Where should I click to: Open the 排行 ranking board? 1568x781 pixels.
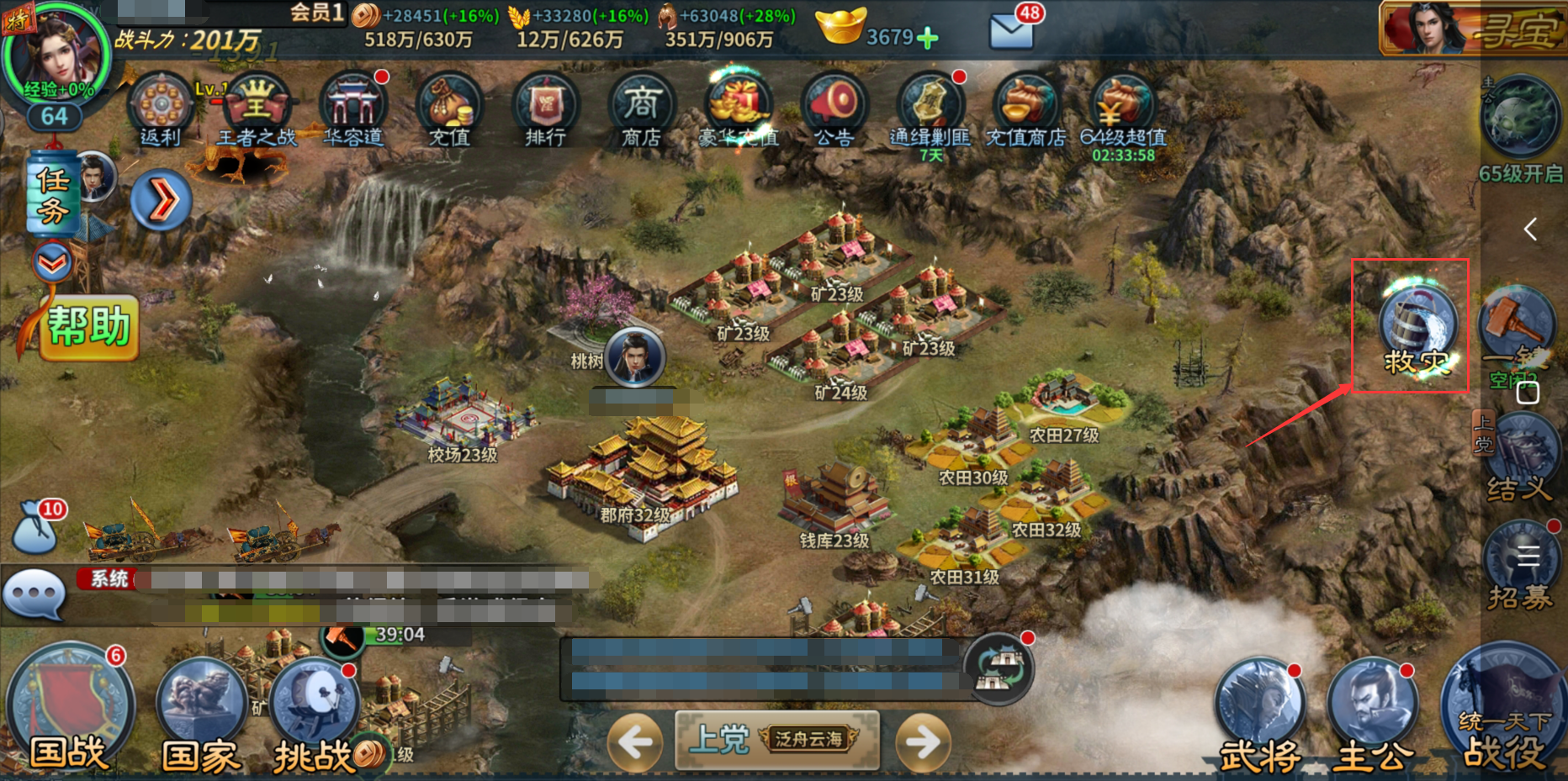tap(545, 109)
